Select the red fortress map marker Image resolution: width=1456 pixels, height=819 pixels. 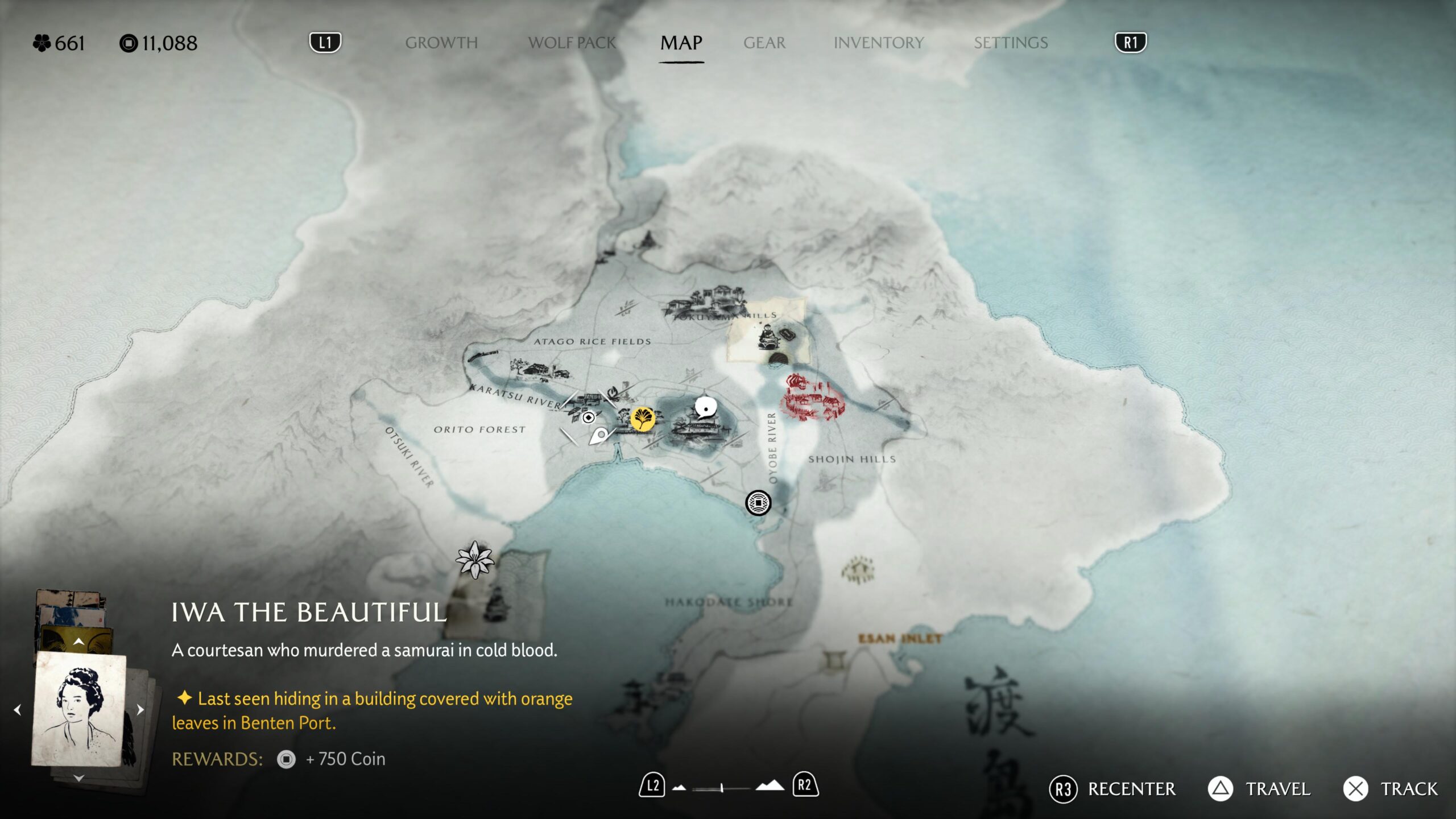[812, 398]
